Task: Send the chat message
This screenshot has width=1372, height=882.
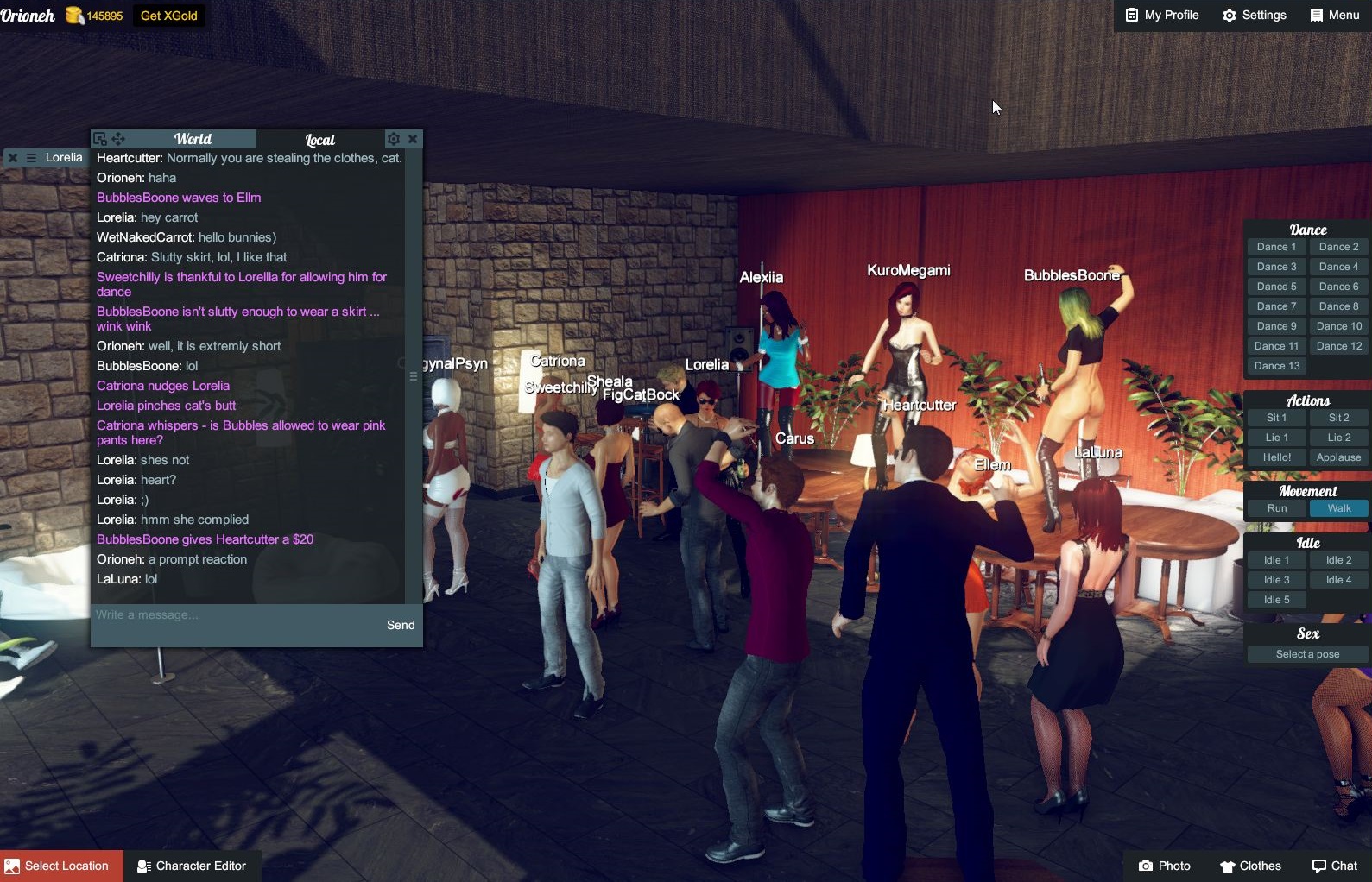Action: coord(401,625)
